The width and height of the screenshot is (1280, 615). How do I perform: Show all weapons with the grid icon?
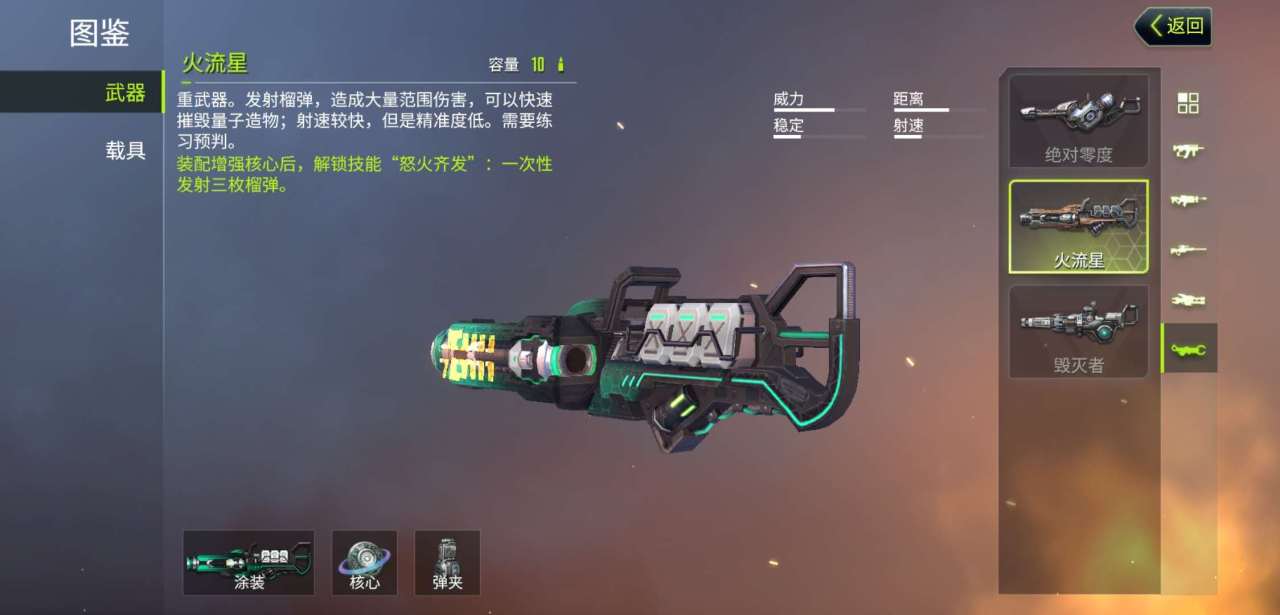[1188, 103]
